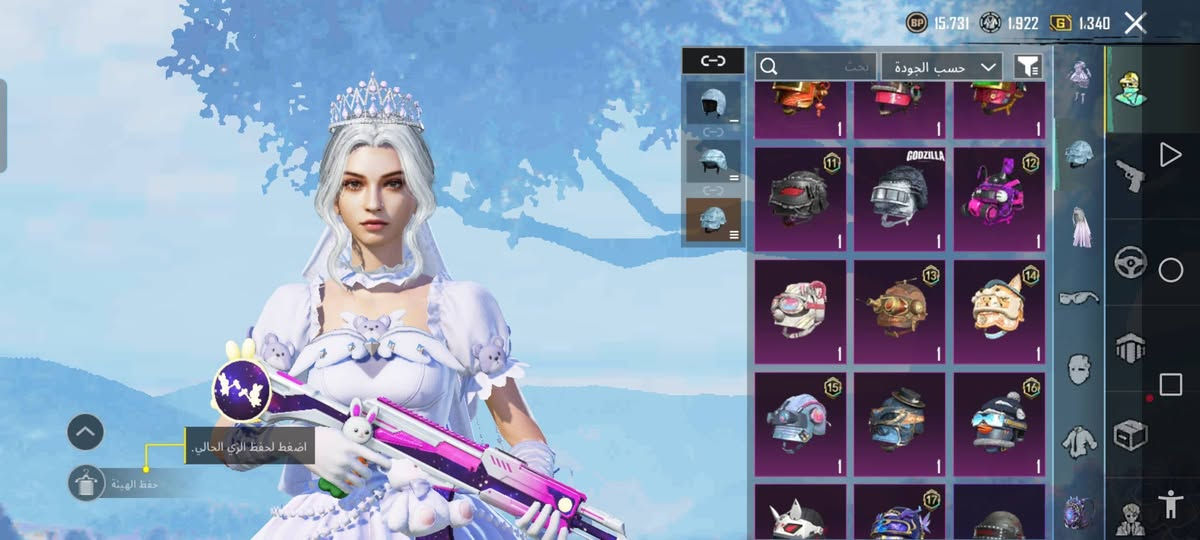Image resolution: width=1200 pixels, height=540 pixels.
Task: Open the sort-by-quality dropdown
Action: 941,66
